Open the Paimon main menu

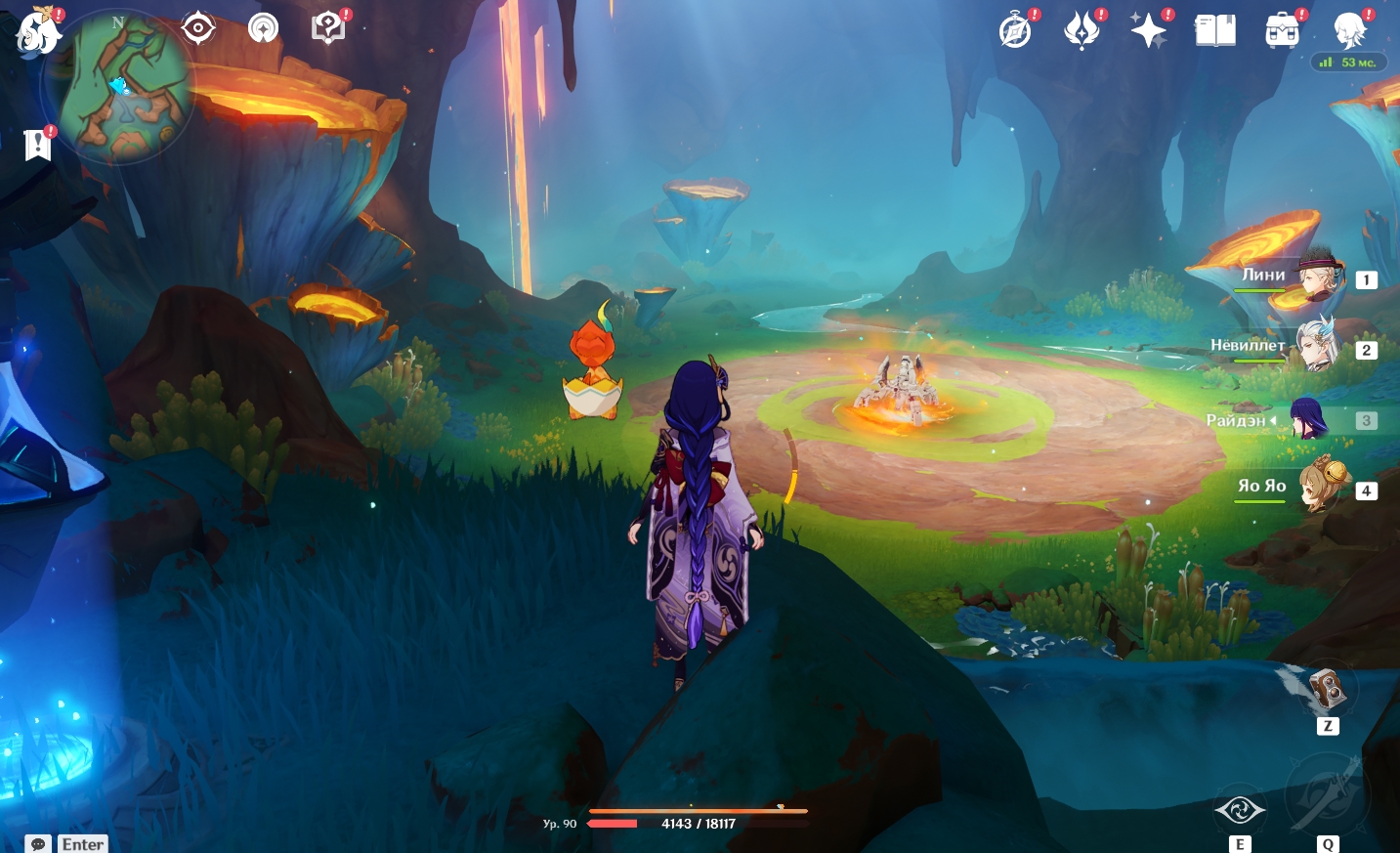tap(37, 31)
